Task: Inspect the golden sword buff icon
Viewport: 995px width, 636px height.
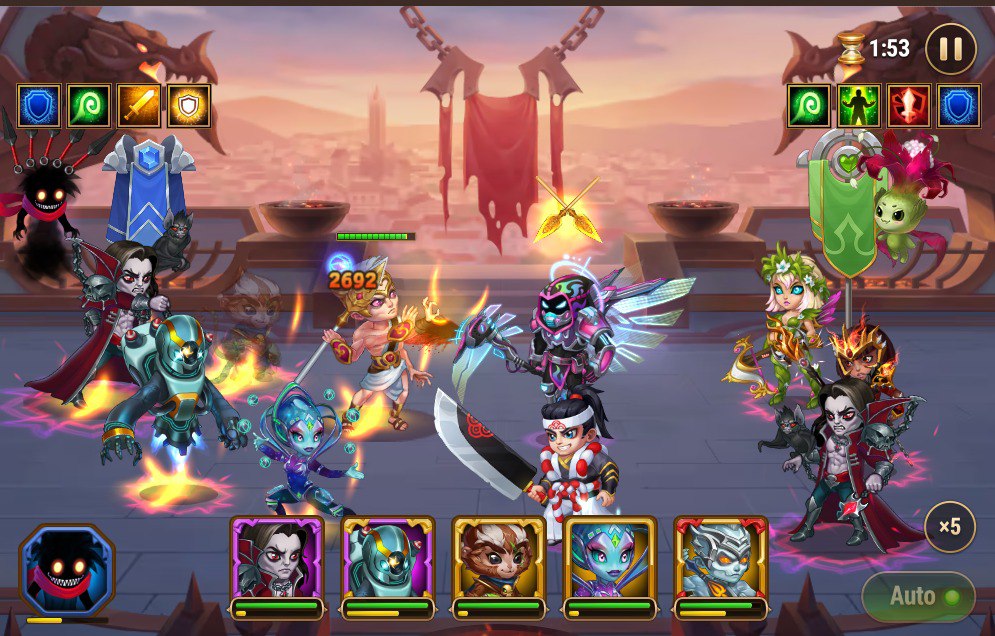Action: (x=139, y=106)
